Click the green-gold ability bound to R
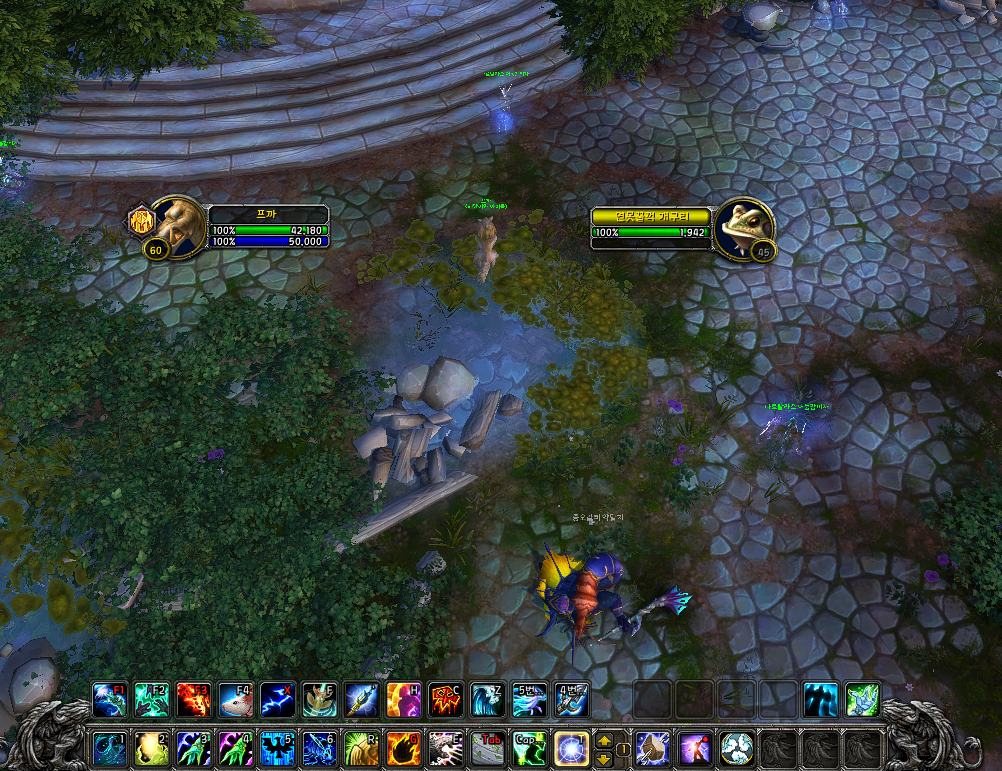 click(x=361, y=748)
